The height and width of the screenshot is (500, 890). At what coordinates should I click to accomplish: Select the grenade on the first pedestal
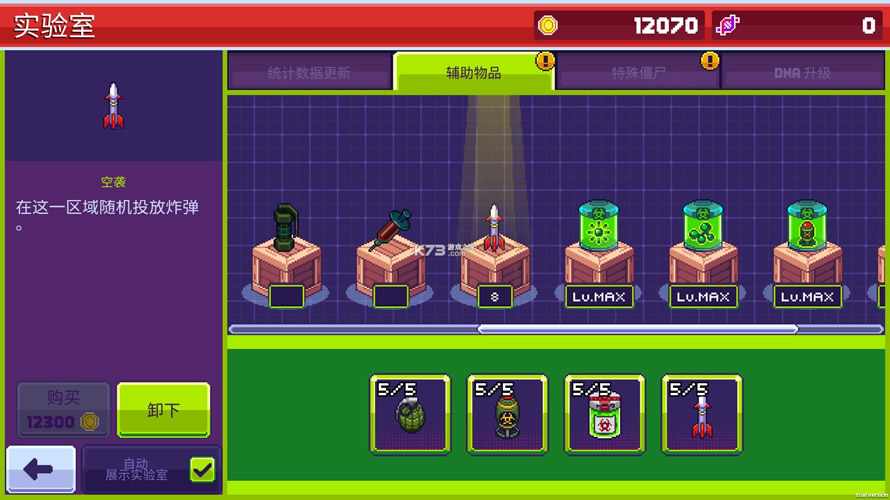(x=286, y=255)
